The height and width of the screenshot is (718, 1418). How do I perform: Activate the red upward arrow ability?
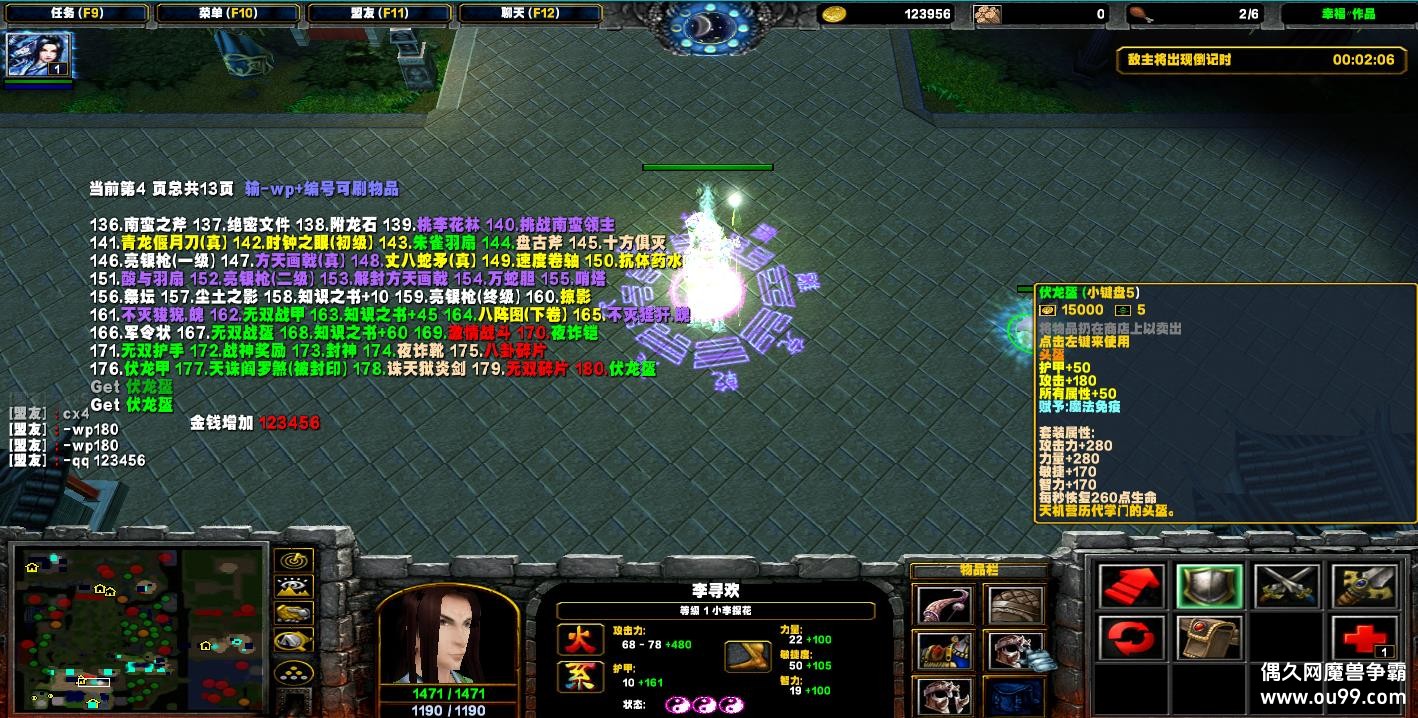coord(1133,587)
